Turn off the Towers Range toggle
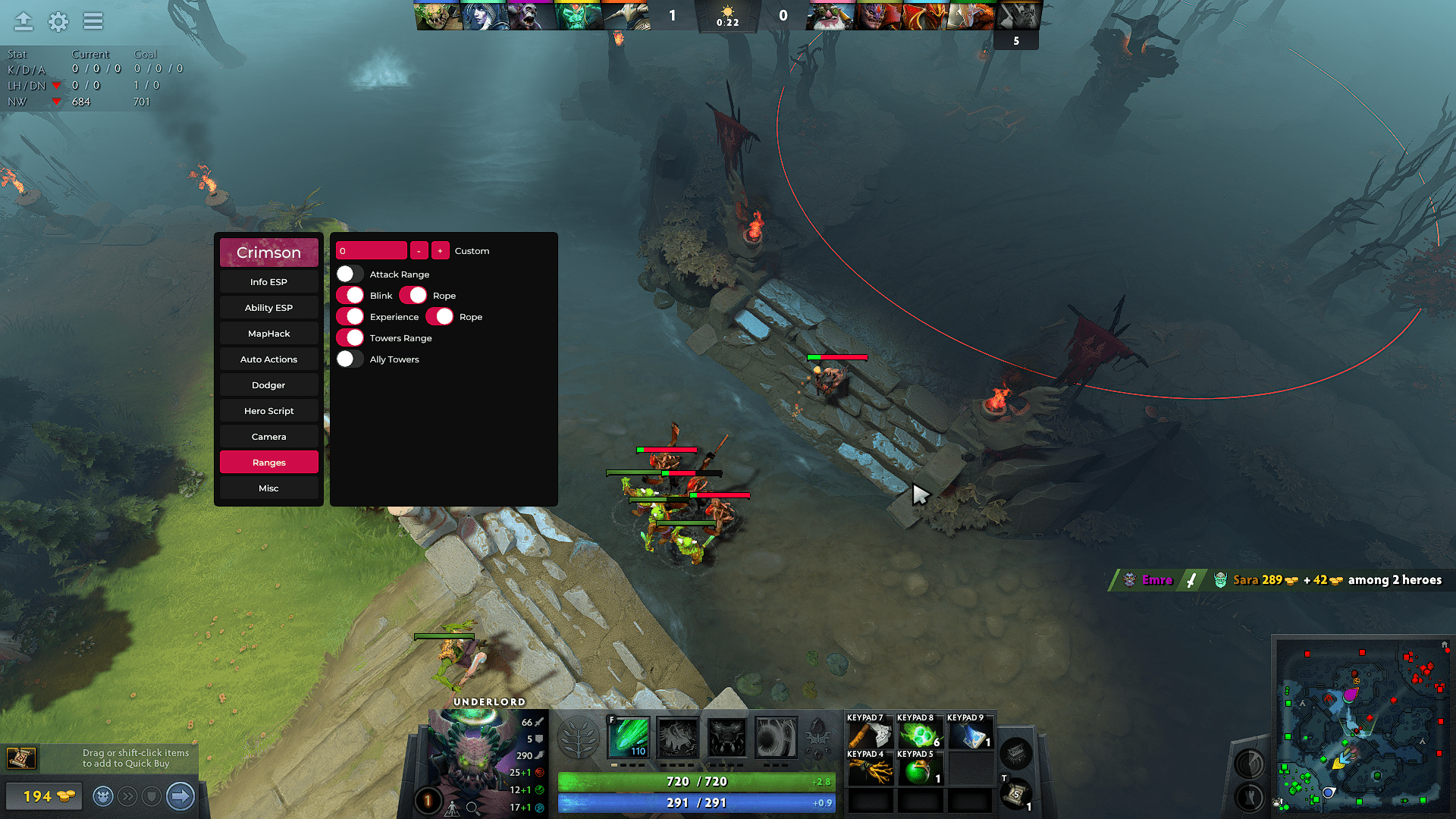 [350, 337]
